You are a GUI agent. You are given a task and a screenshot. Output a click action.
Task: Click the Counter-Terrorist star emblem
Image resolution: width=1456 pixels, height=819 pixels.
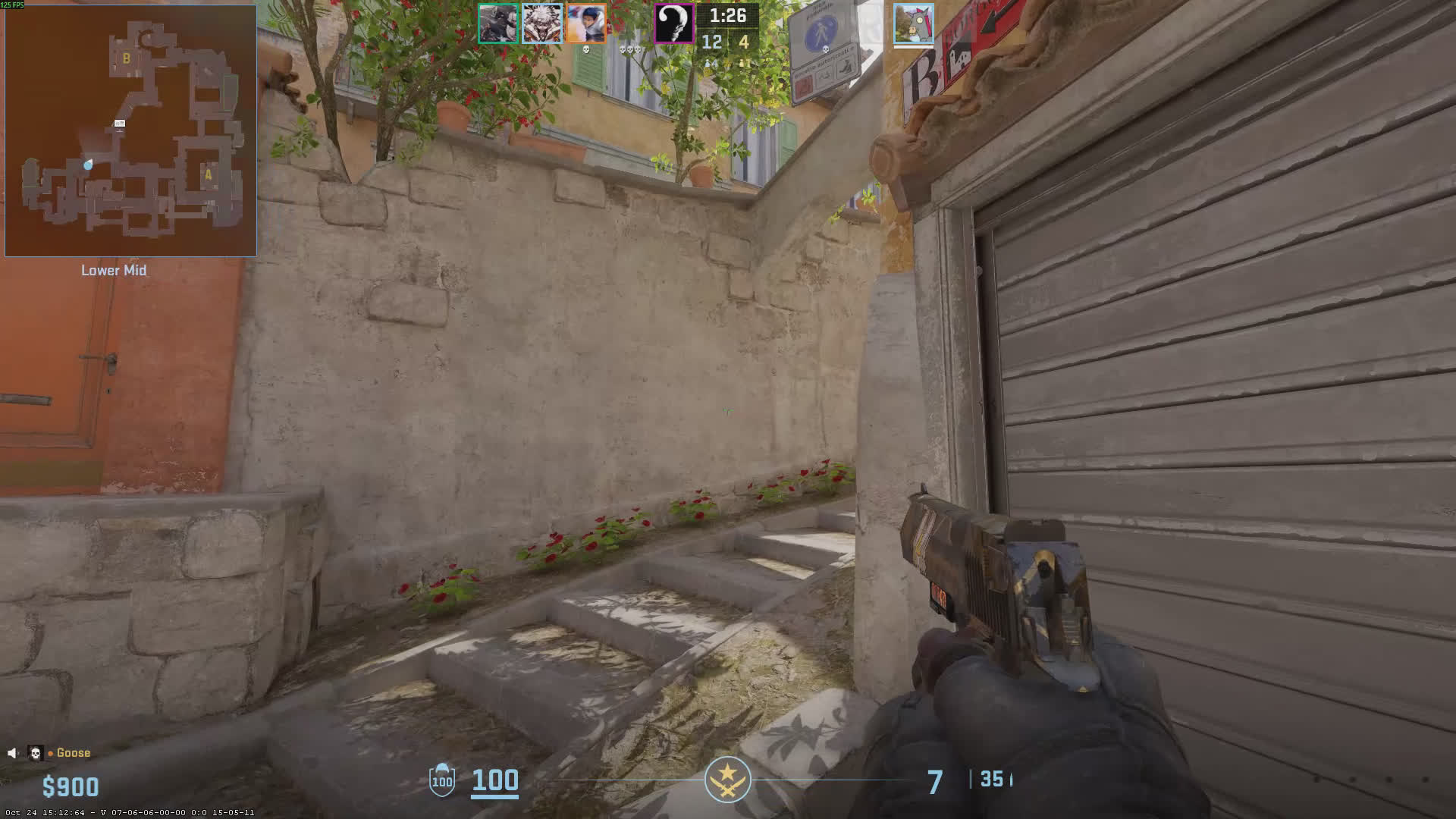[x=727, y=779]
